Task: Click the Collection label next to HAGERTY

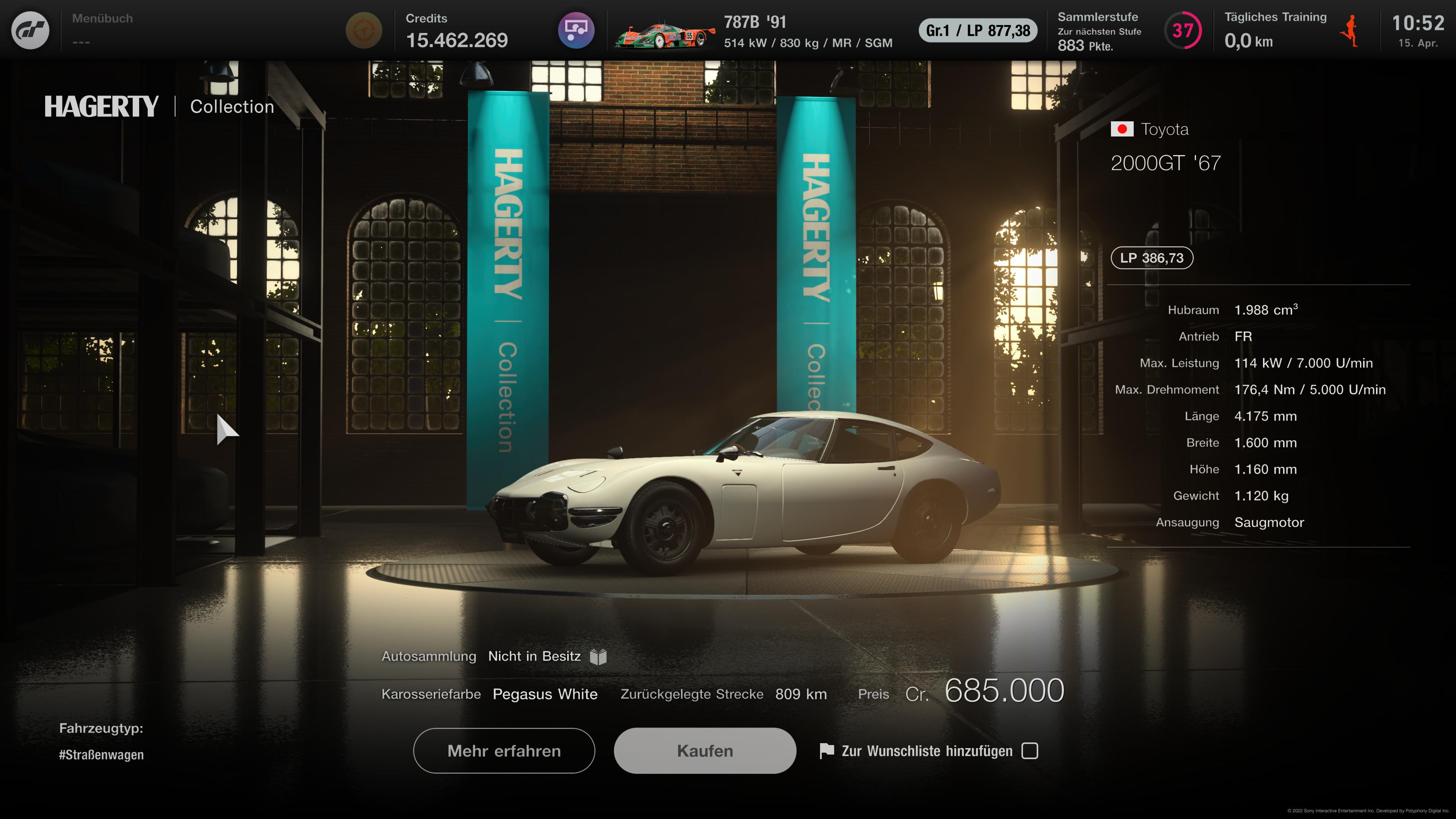Action: tap(231, 106)
